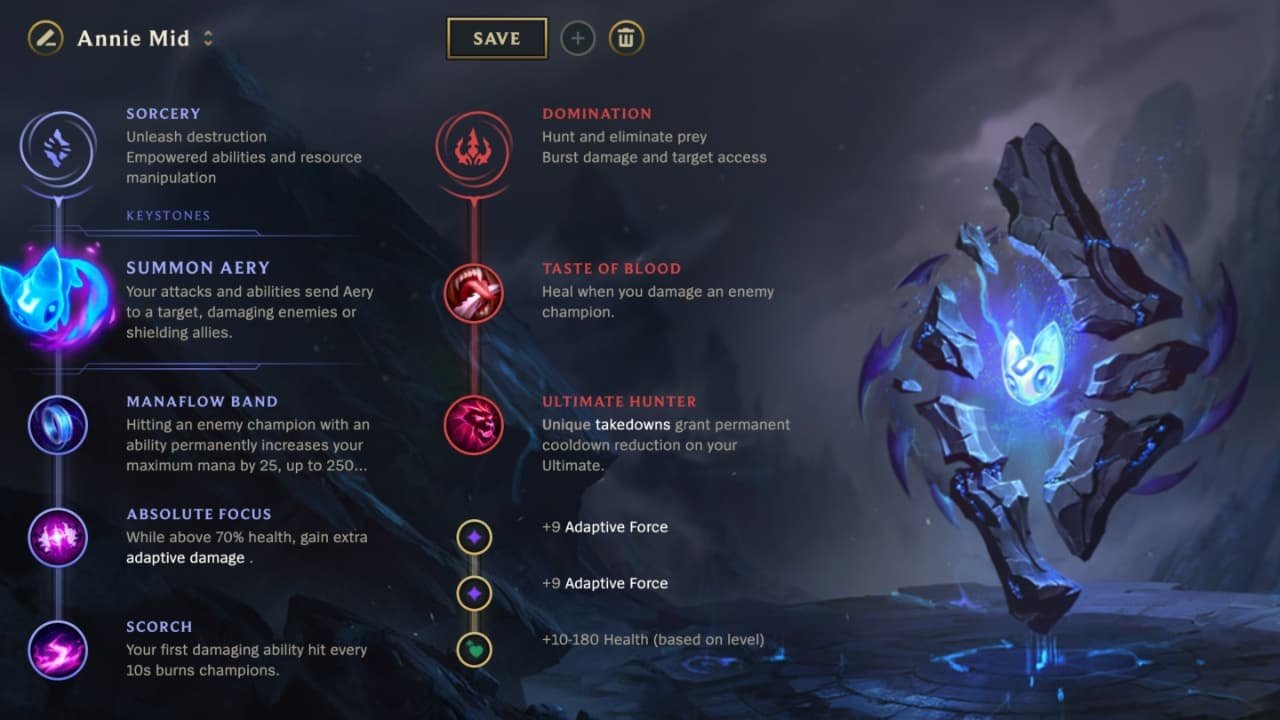The width and height of the screenshot is (1280, 720).
Task: Create a new rune page with plus icon
Action: click(578, 38)
